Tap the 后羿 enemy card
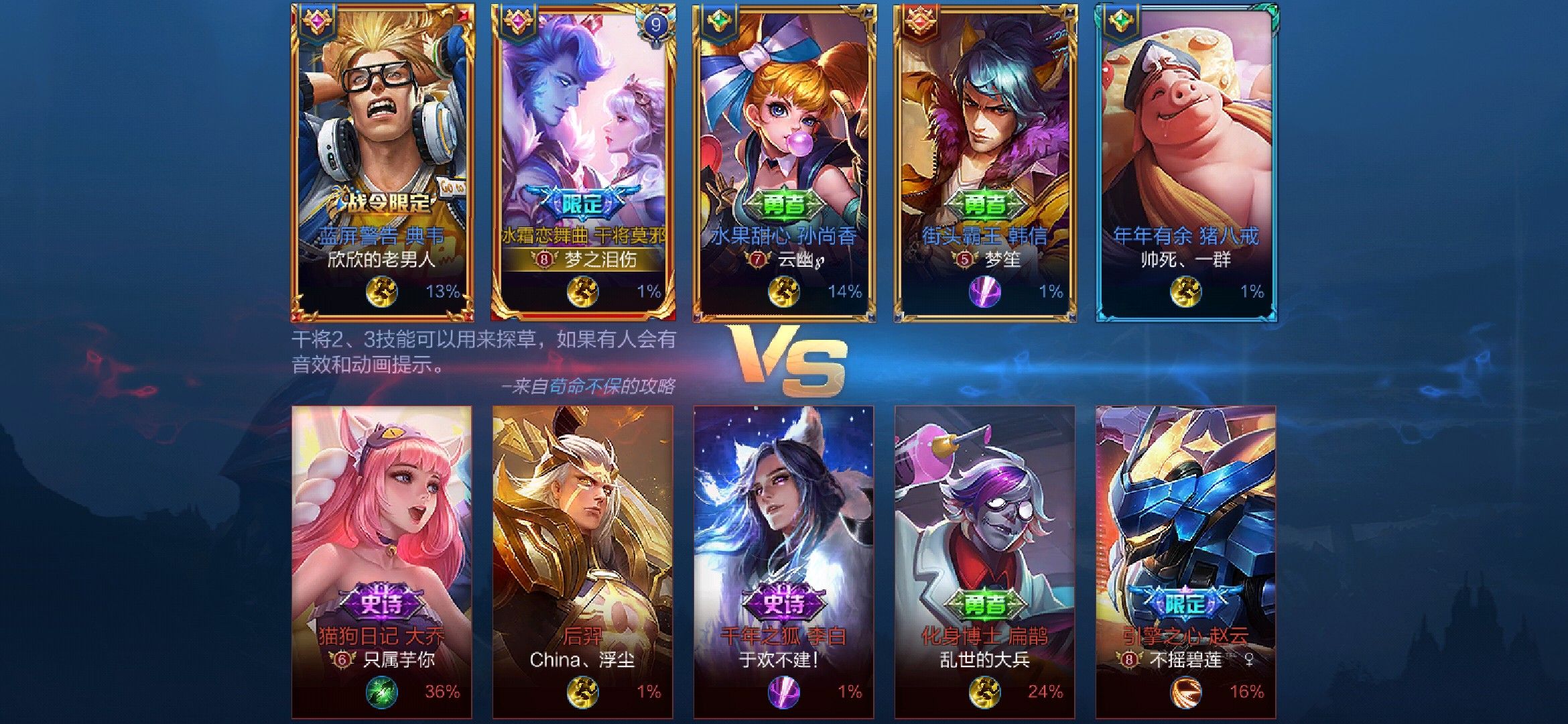The image size is (1568, 724). pos(583,562)
